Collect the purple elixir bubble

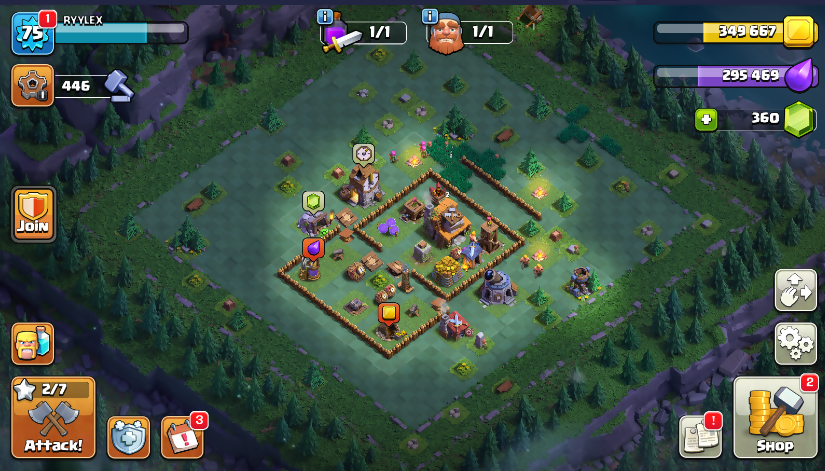(313, 248)
